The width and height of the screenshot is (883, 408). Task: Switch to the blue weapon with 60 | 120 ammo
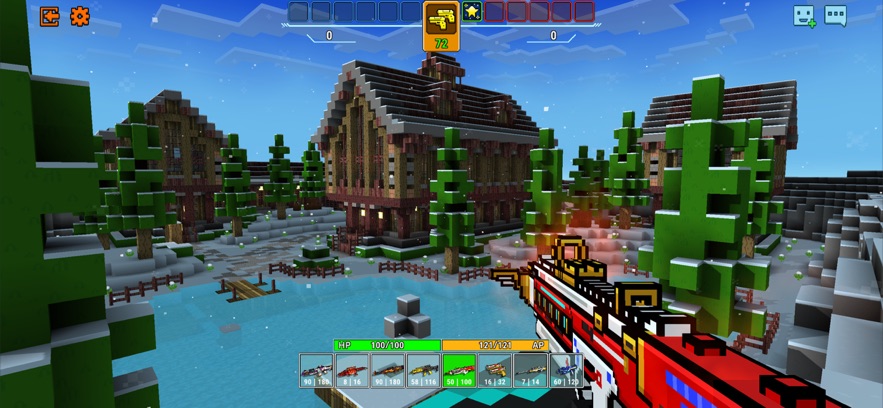pyautogui.click(x=566, y=369)
